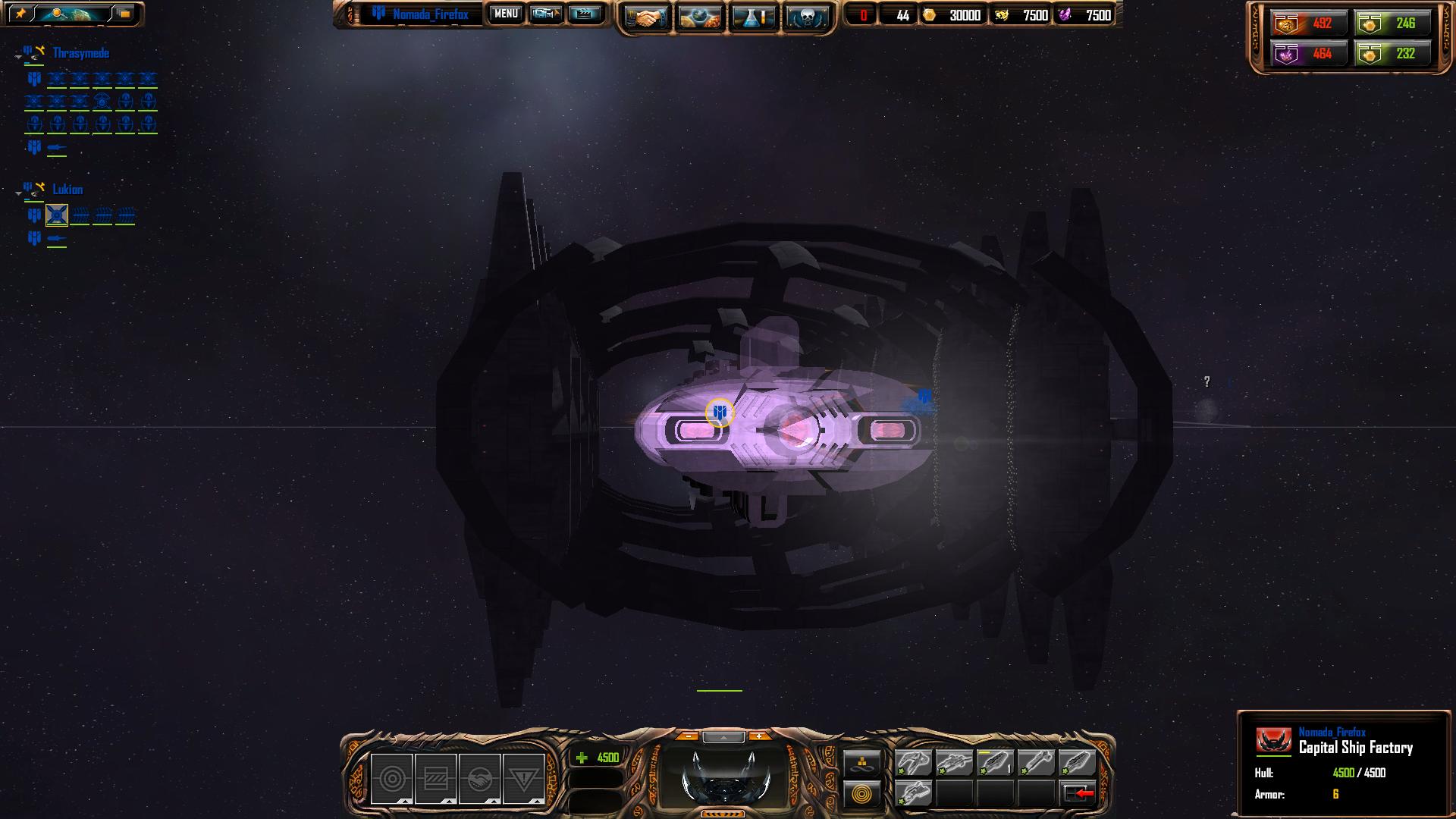
Task: Open the warning triangle command slot
Action: point(523,778)
